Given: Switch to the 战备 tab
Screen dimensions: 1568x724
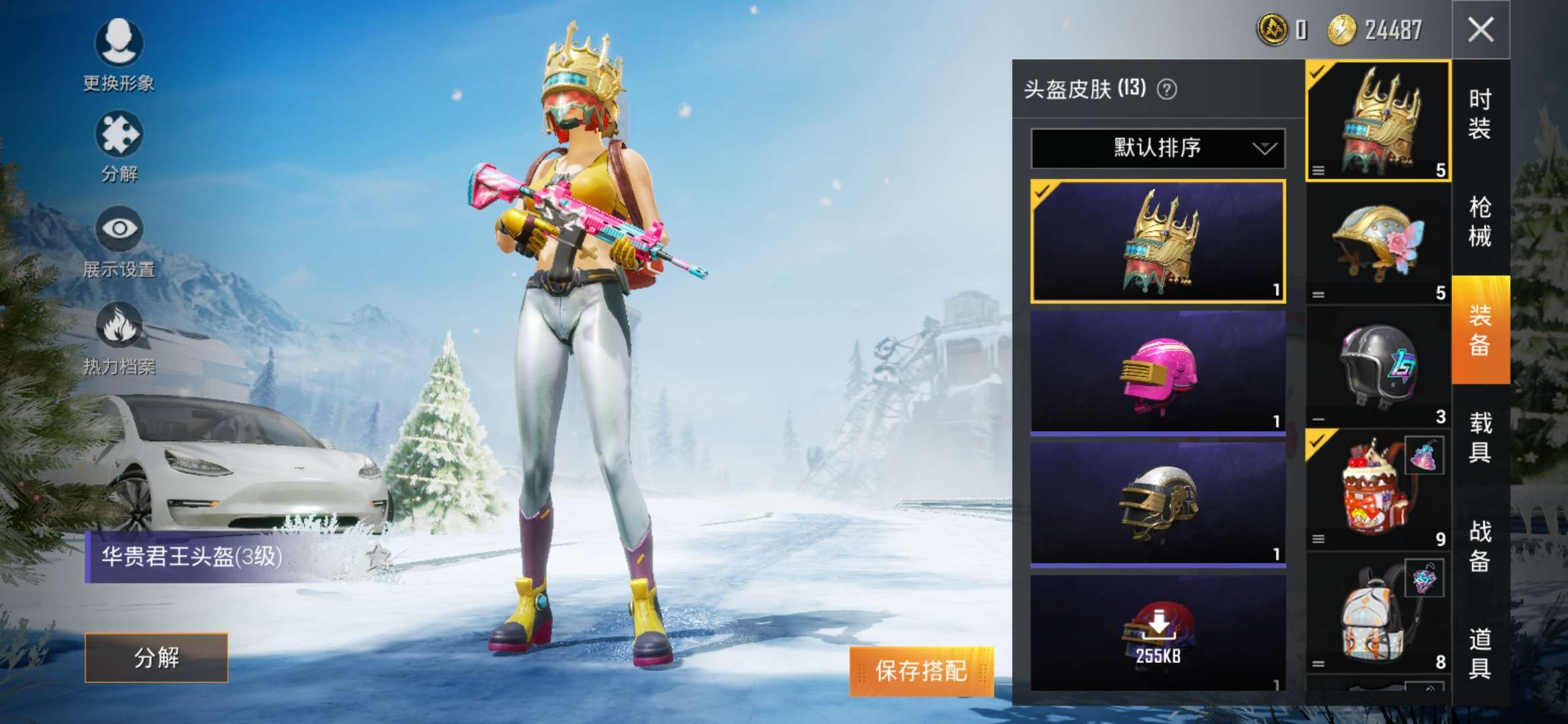Looking at the screenshot, I should (1480, 546).
